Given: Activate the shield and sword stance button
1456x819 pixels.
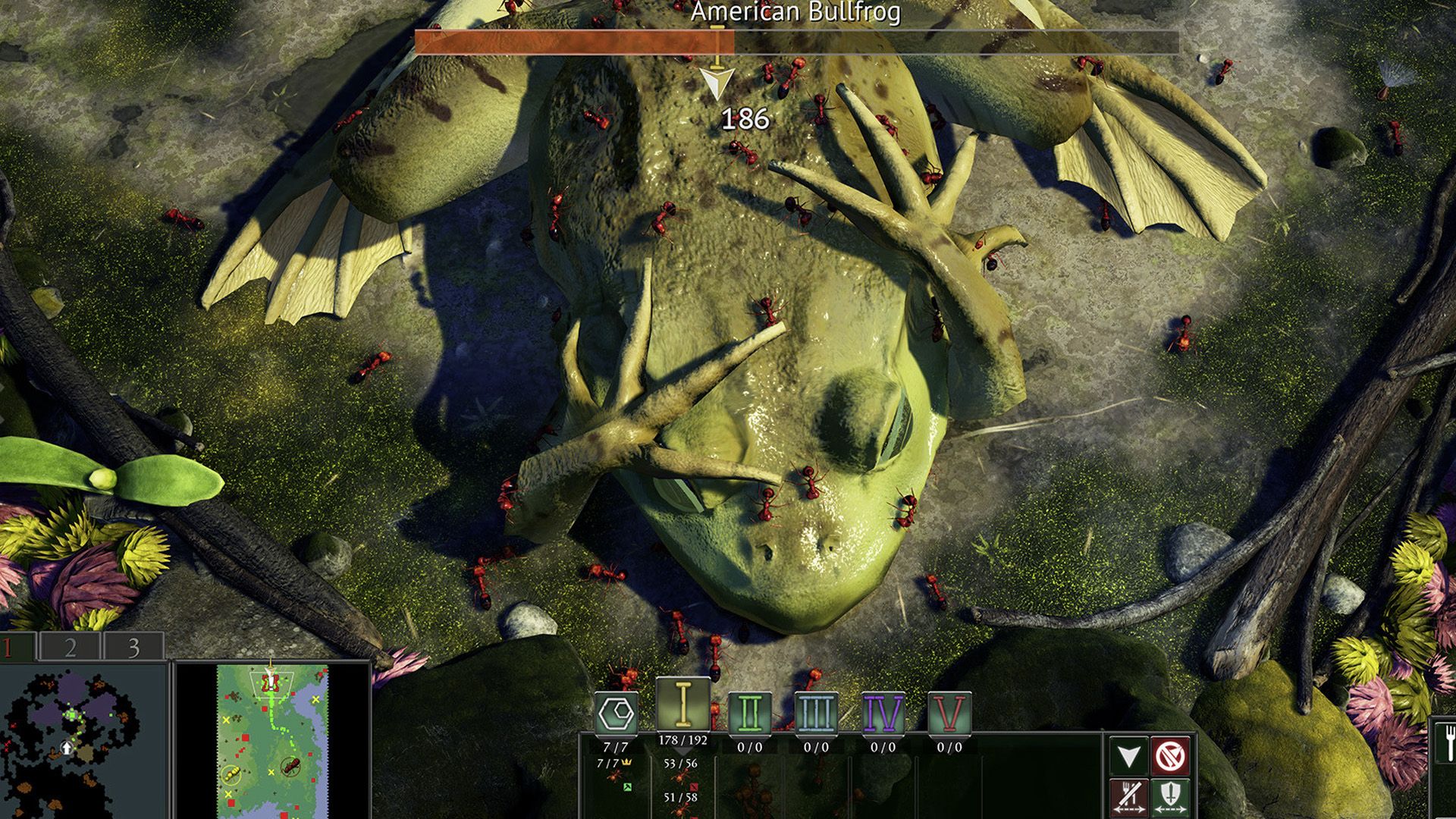Looking at the screenshot, I should tap(1170, 796).
